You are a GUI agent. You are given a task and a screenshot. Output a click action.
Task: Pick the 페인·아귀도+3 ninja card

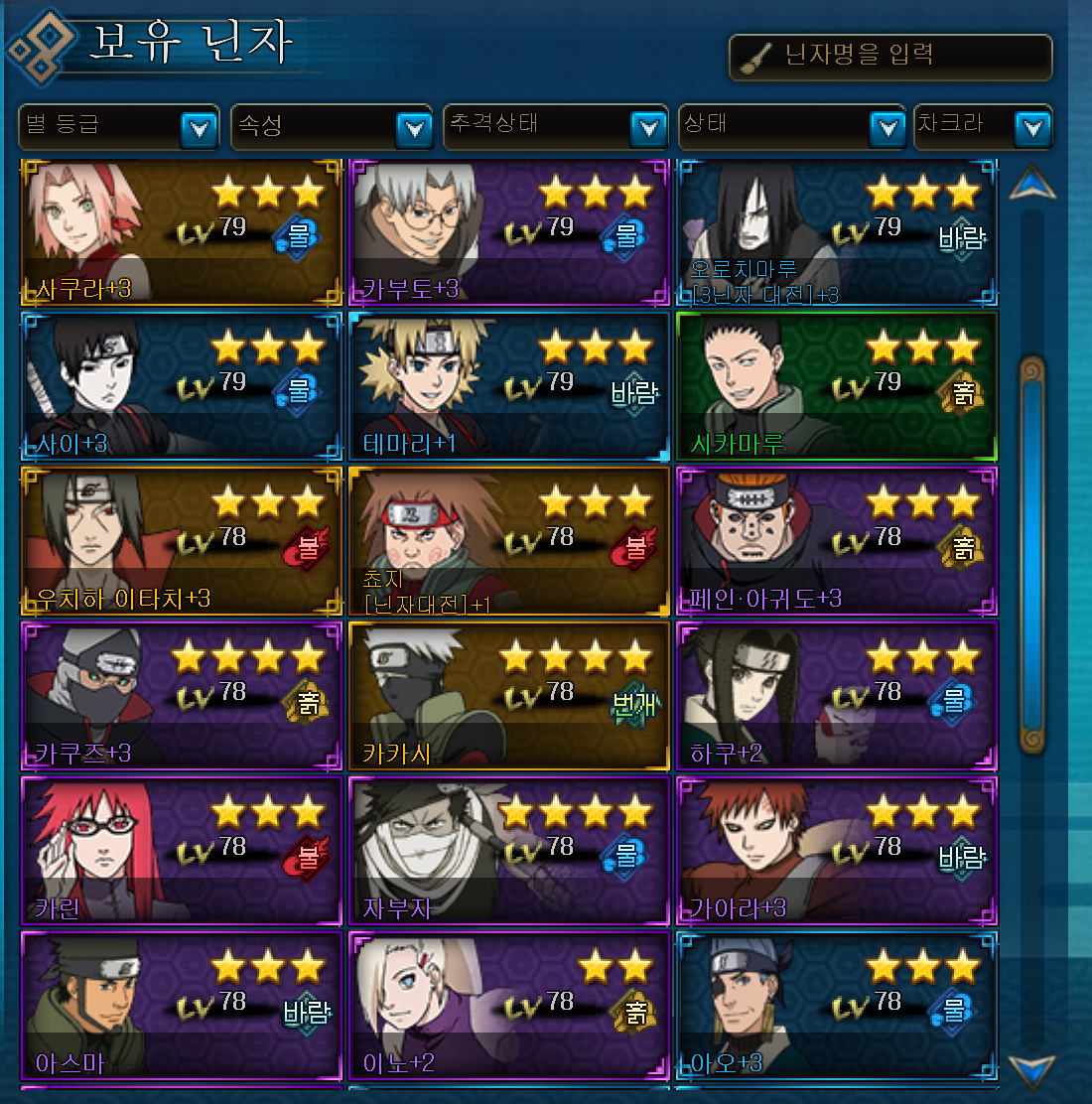(x=837, y=542)
